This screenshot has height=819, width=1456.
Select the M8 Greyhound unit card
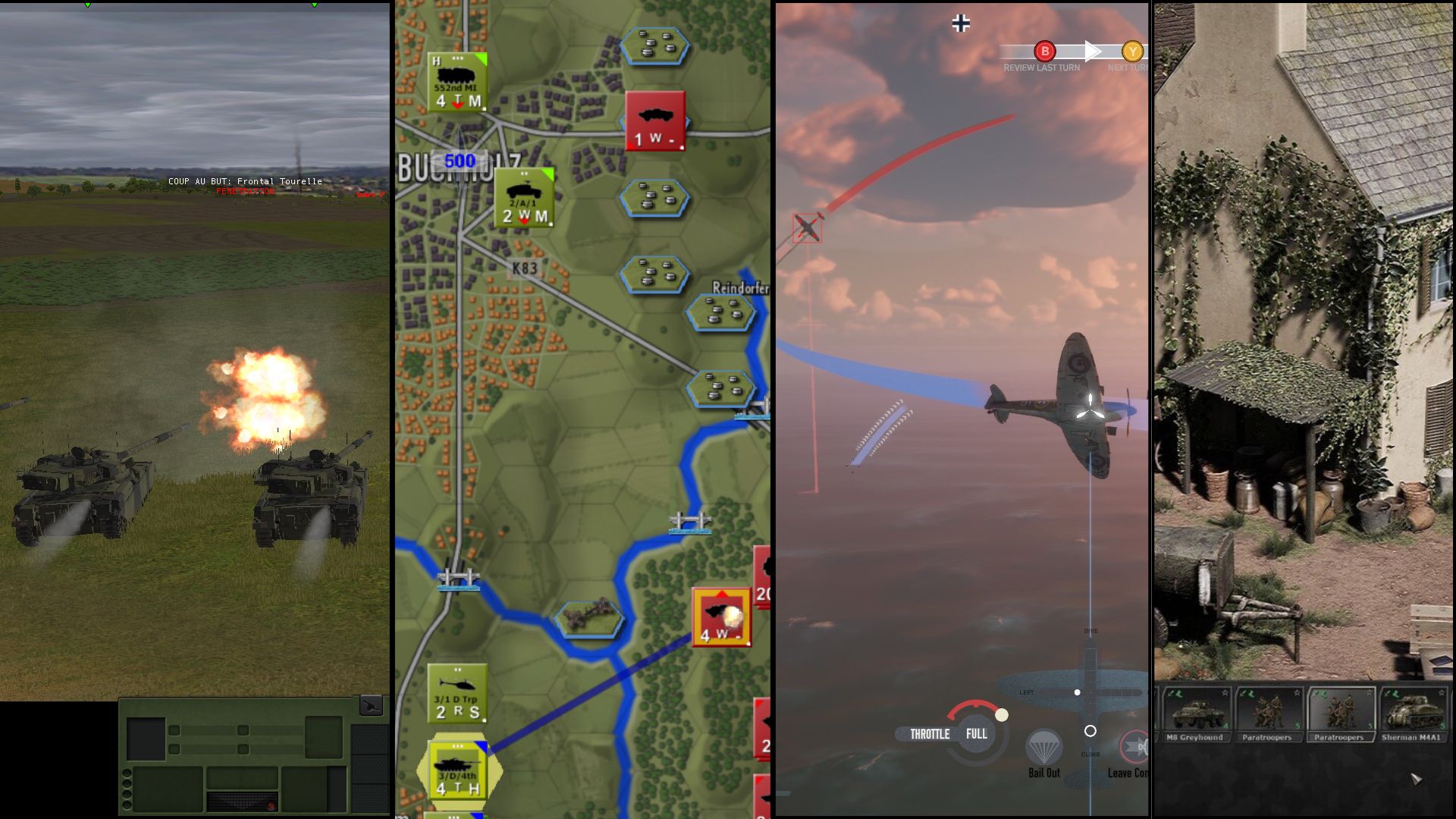[x=1195, y=714]
